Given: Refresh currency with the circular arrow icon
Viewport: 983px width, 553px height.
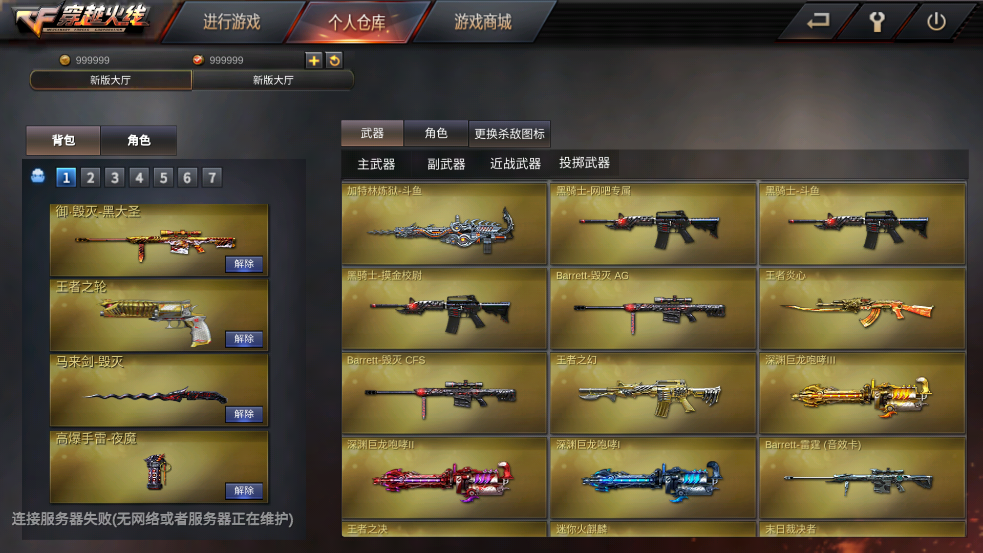Looking at the screenshot, I should tap(334, 60).
